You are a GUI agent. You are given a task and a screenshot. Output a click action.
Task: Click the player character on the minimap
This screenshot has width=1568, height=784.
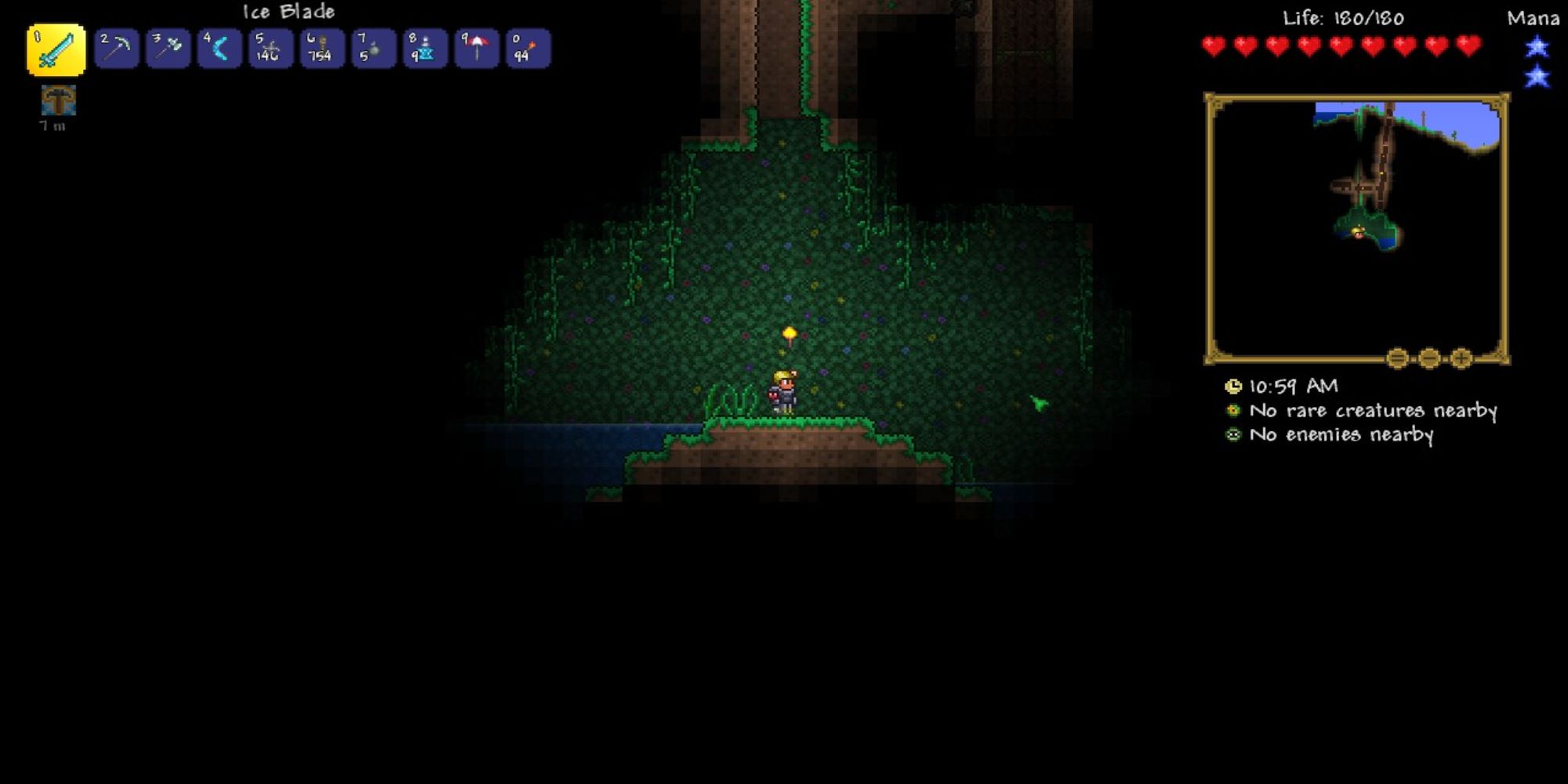click(1357, 230)
